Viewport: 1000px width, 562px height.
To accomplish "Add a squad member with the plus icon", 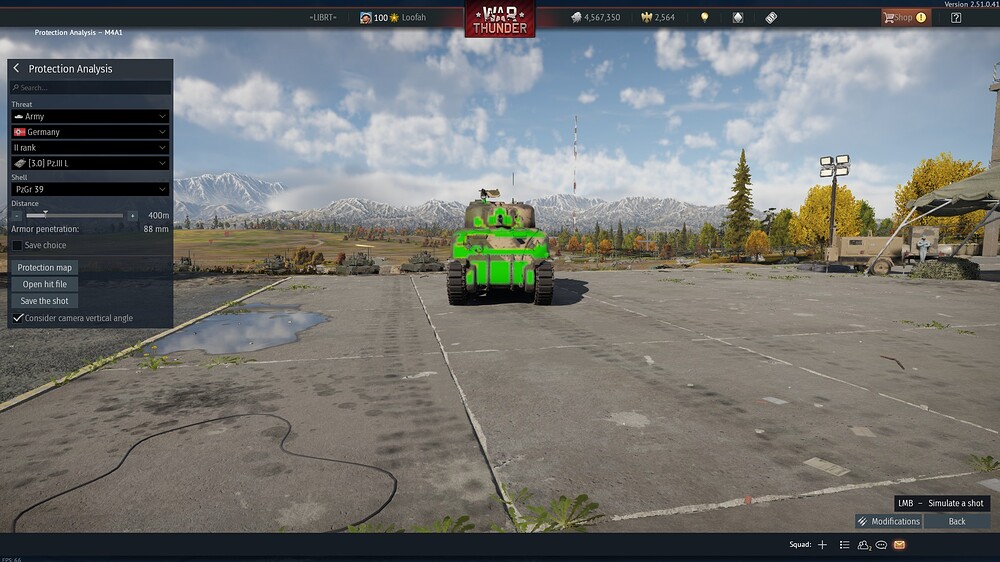I will point(822,545).
